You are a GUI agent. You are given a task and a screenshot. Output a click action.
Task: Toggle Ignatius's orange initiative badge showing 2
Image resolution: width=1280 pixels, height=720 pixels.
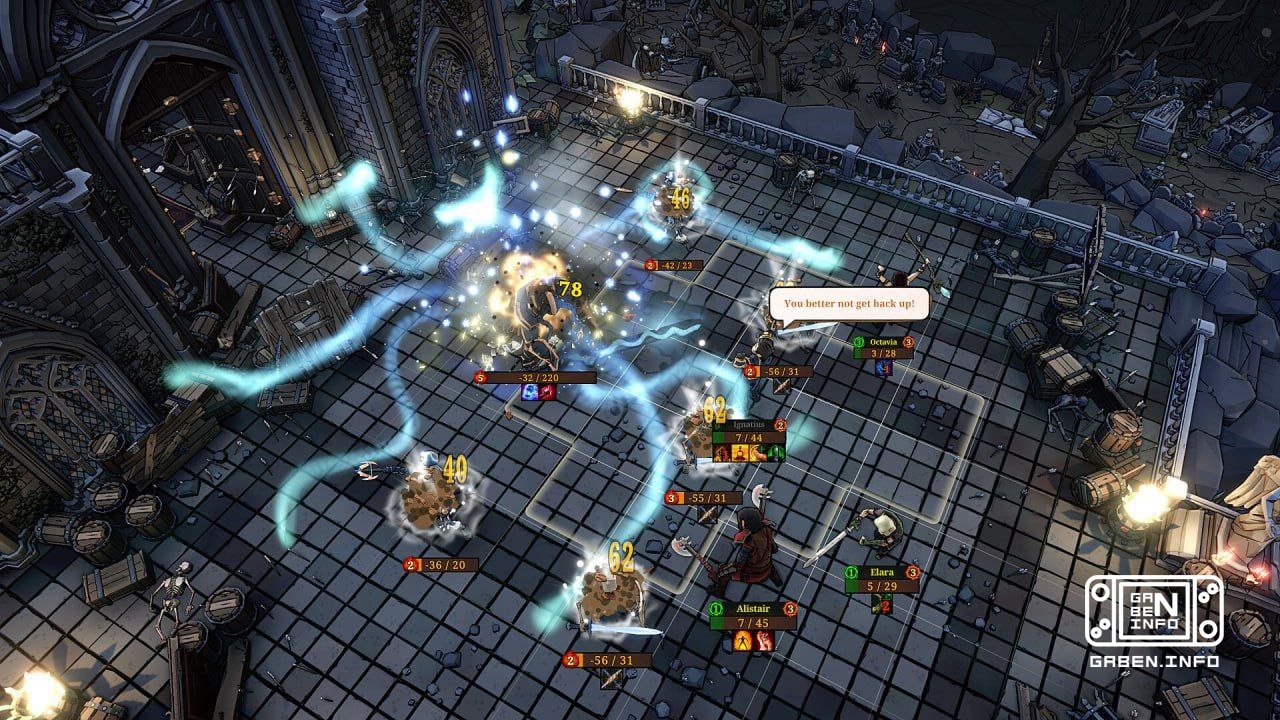coord(780,426)
